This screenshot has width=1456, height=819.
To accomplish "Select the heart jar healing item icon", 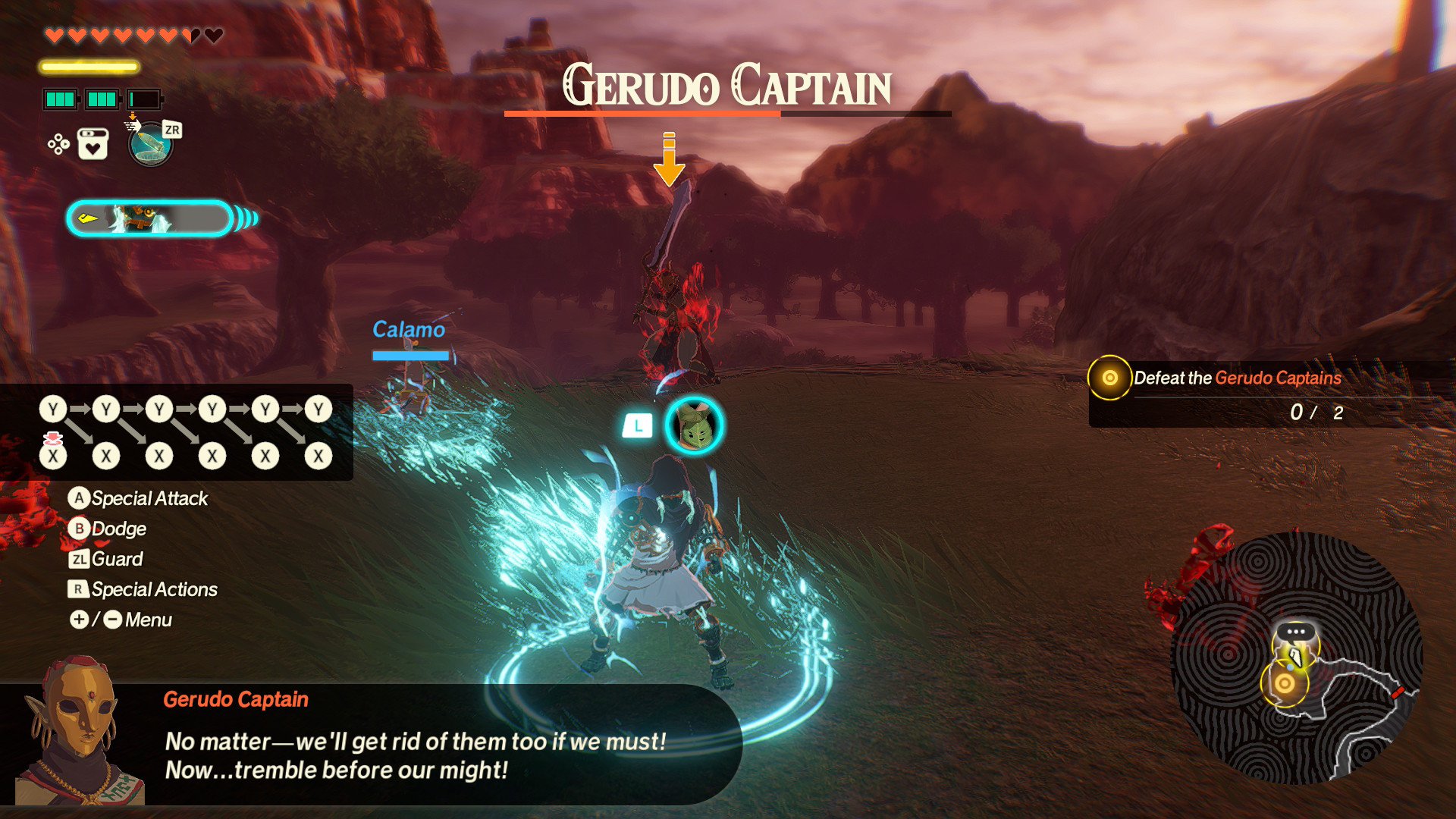I will tap(93, 144).
